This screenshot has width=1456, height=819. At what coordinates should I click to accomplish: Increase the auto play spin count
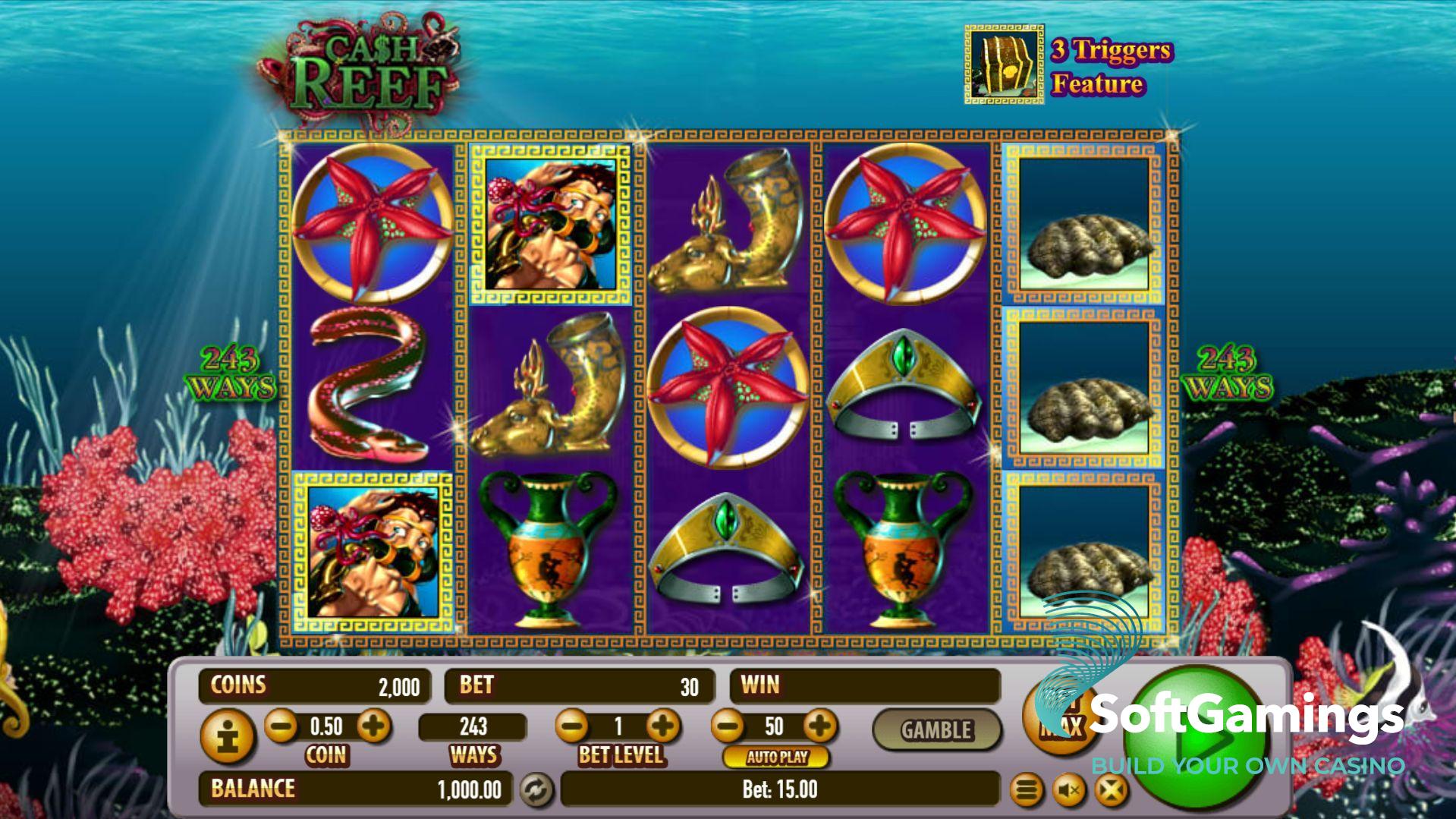pyautogui.click(x=820, y=726)
